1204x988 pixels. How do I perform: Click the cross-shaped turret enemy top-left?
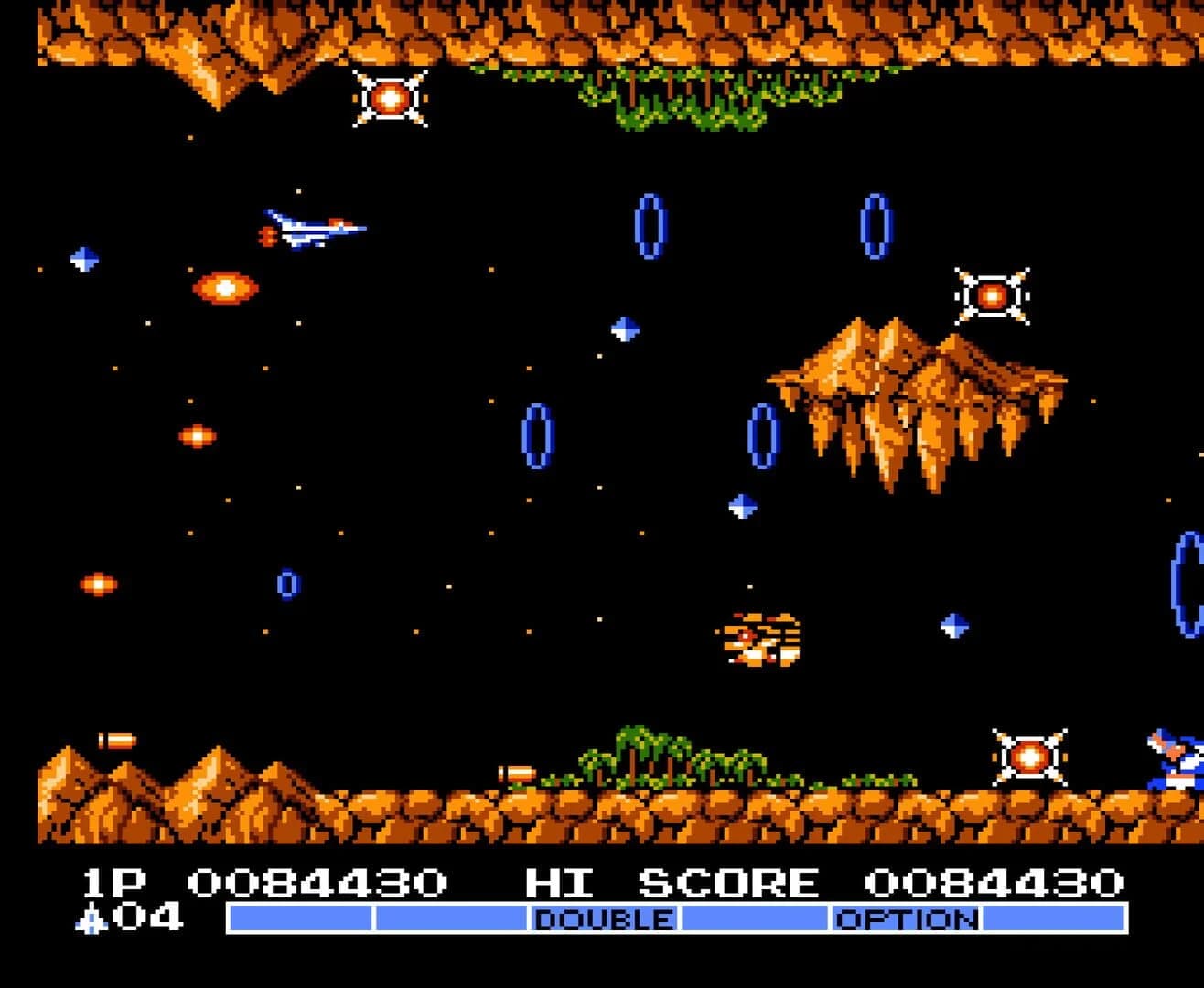(389, 96)
